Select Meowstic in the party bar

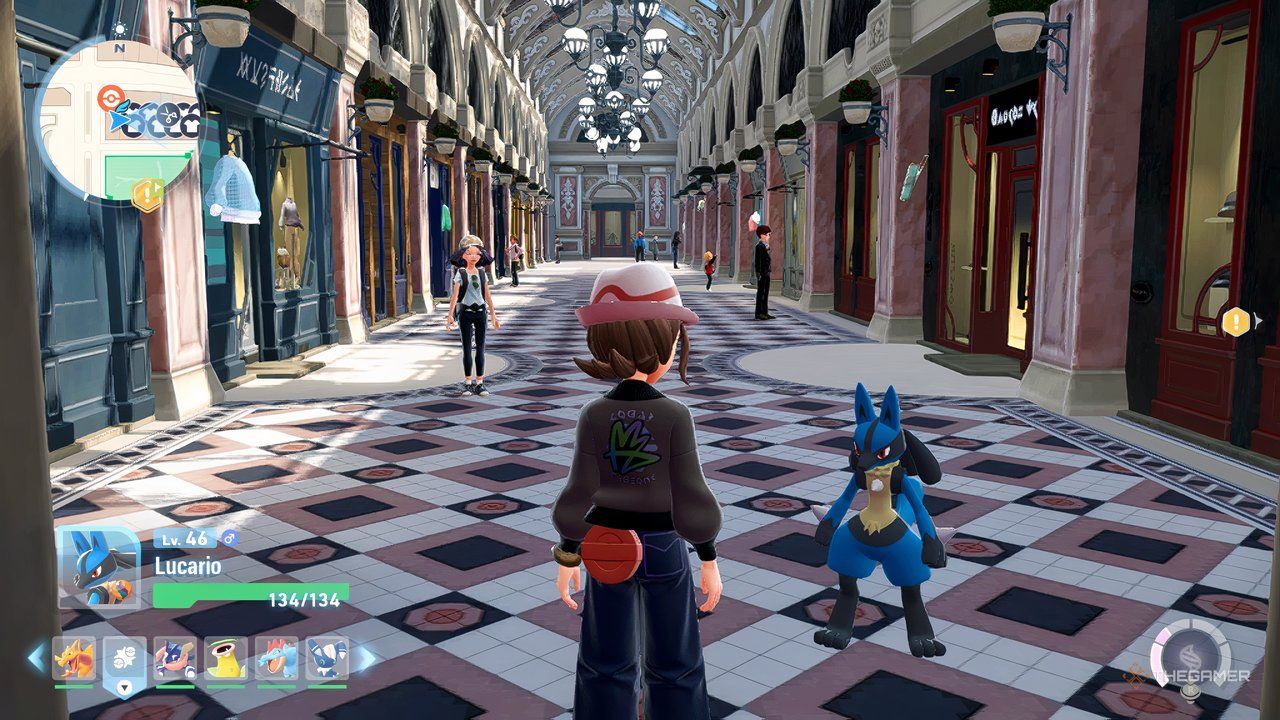tap(327, 659)
